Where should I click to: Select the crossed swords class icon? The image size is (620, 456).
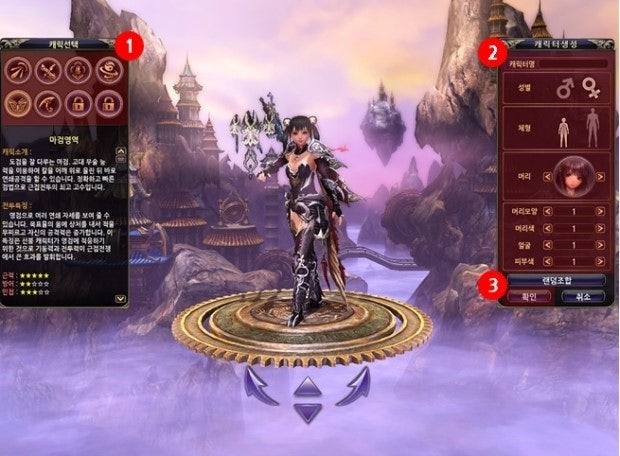coord(49,70)
